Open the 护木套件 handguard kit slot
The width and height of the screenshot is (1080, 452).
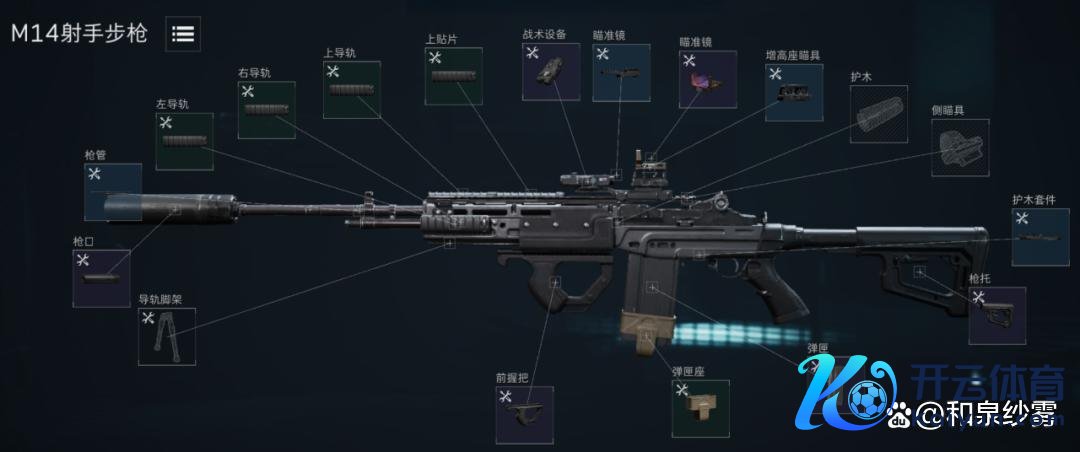[x=1040, y=237]
